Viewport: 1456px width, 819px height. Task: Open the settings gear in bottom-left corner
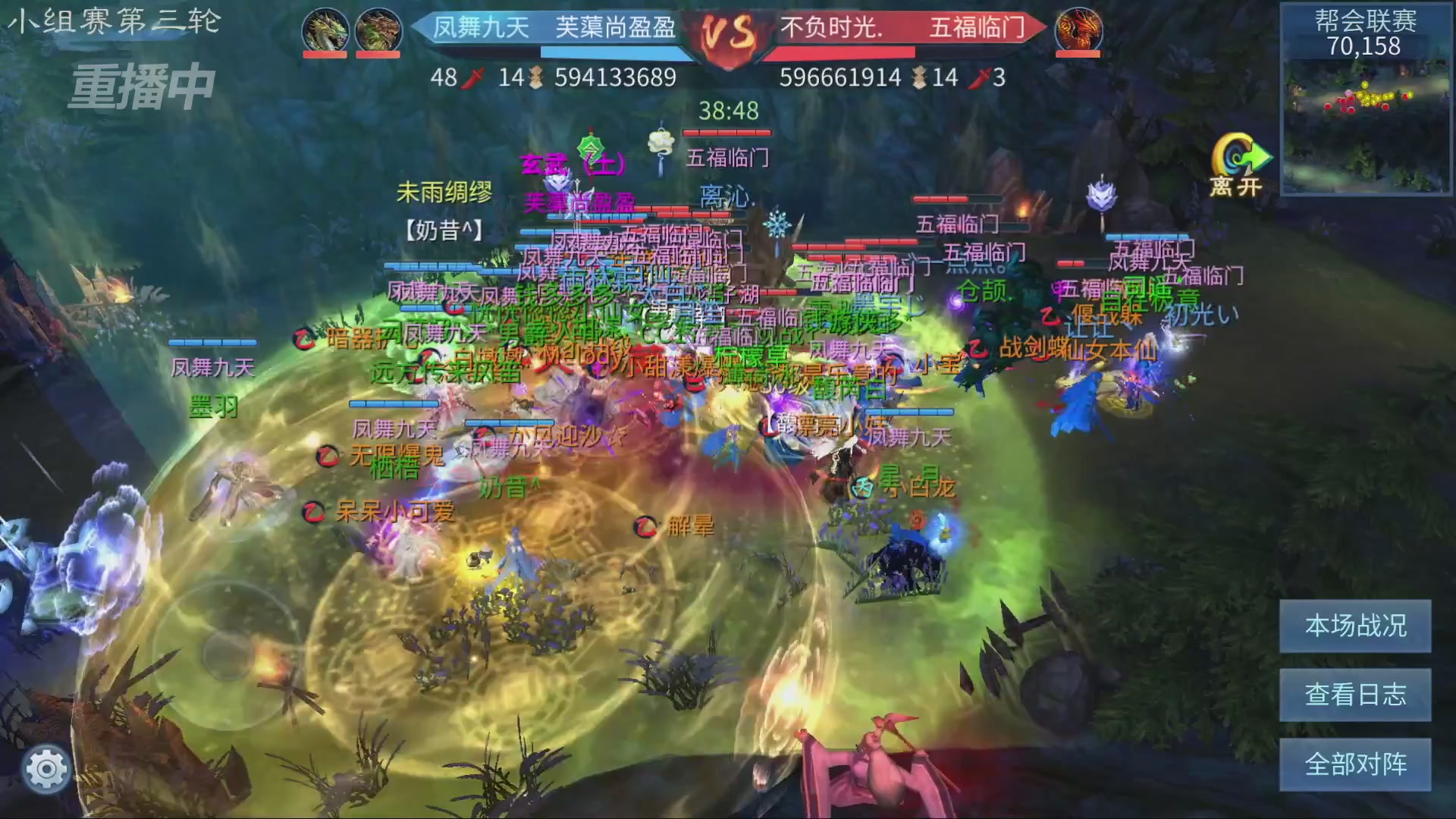coord(47,768)
